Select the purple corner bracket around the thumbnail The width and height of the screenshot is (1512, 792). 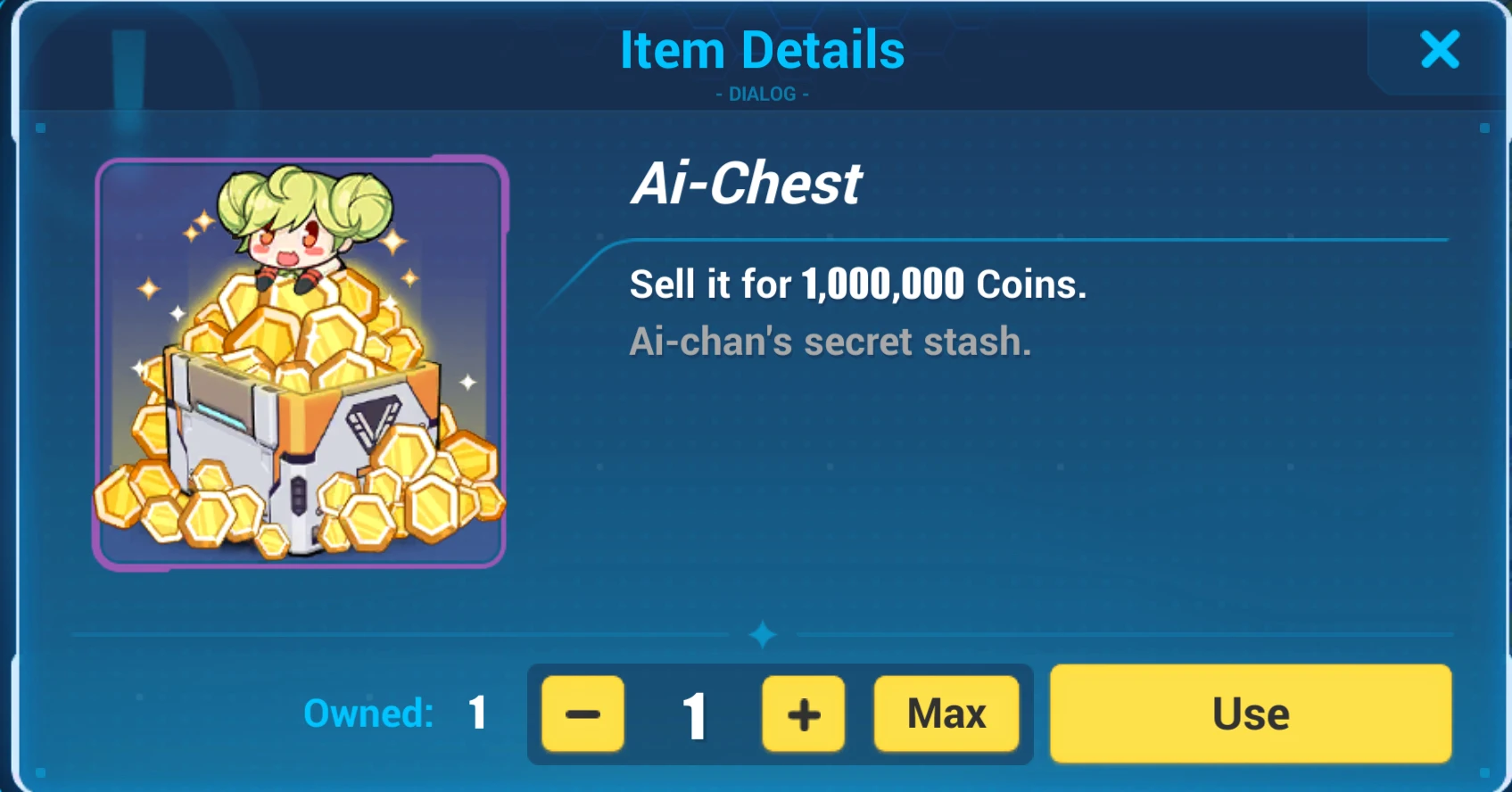click(x=101, y=165)
